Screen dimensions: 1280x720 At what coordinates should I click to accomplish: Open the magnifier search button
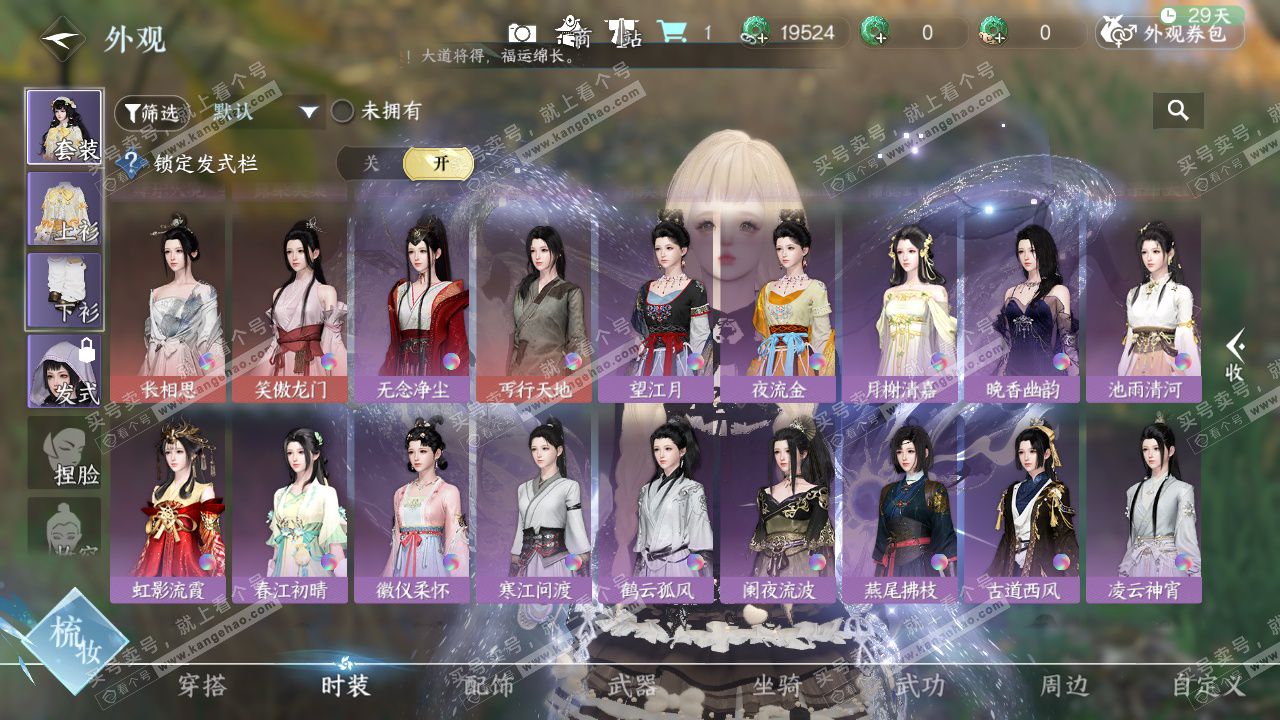pos(1178,111)
